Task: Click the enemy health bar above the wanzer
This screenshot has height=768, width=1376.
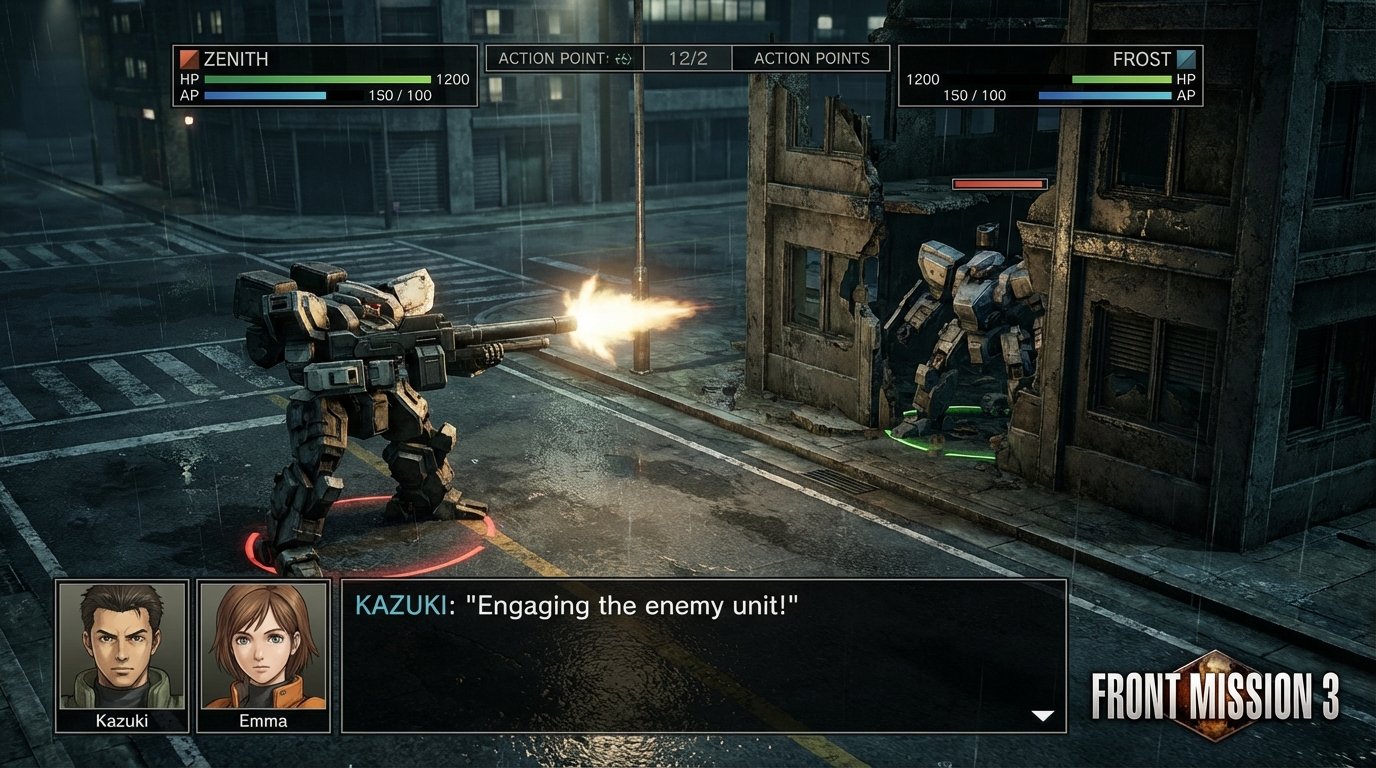Action: (999, 183)
